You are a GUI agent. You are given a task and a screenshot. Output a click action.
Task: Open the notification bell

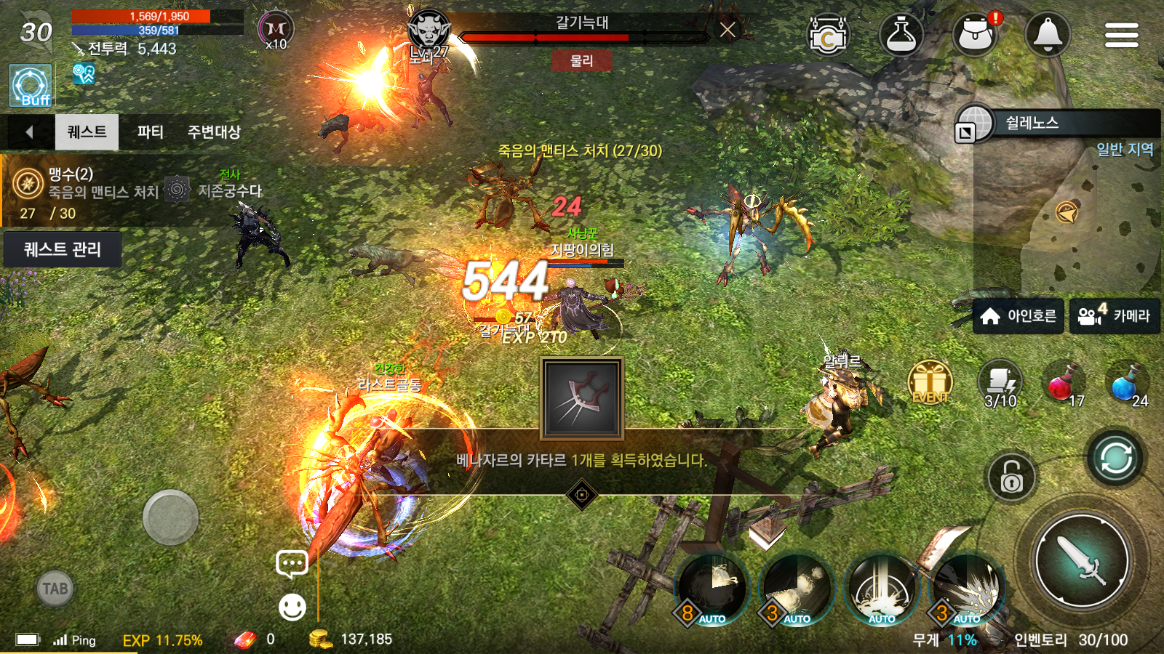pos(1047,35)
